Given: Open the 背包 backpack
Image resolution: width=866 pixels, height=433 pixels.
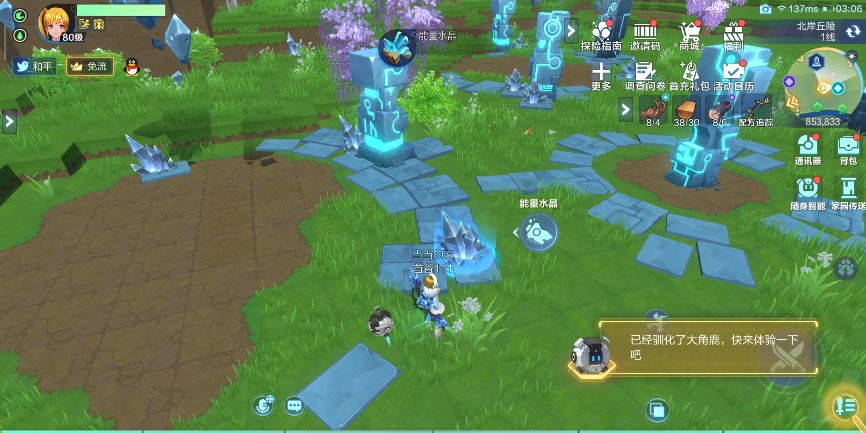Looking at the screenshot, I should coord(848,148).
